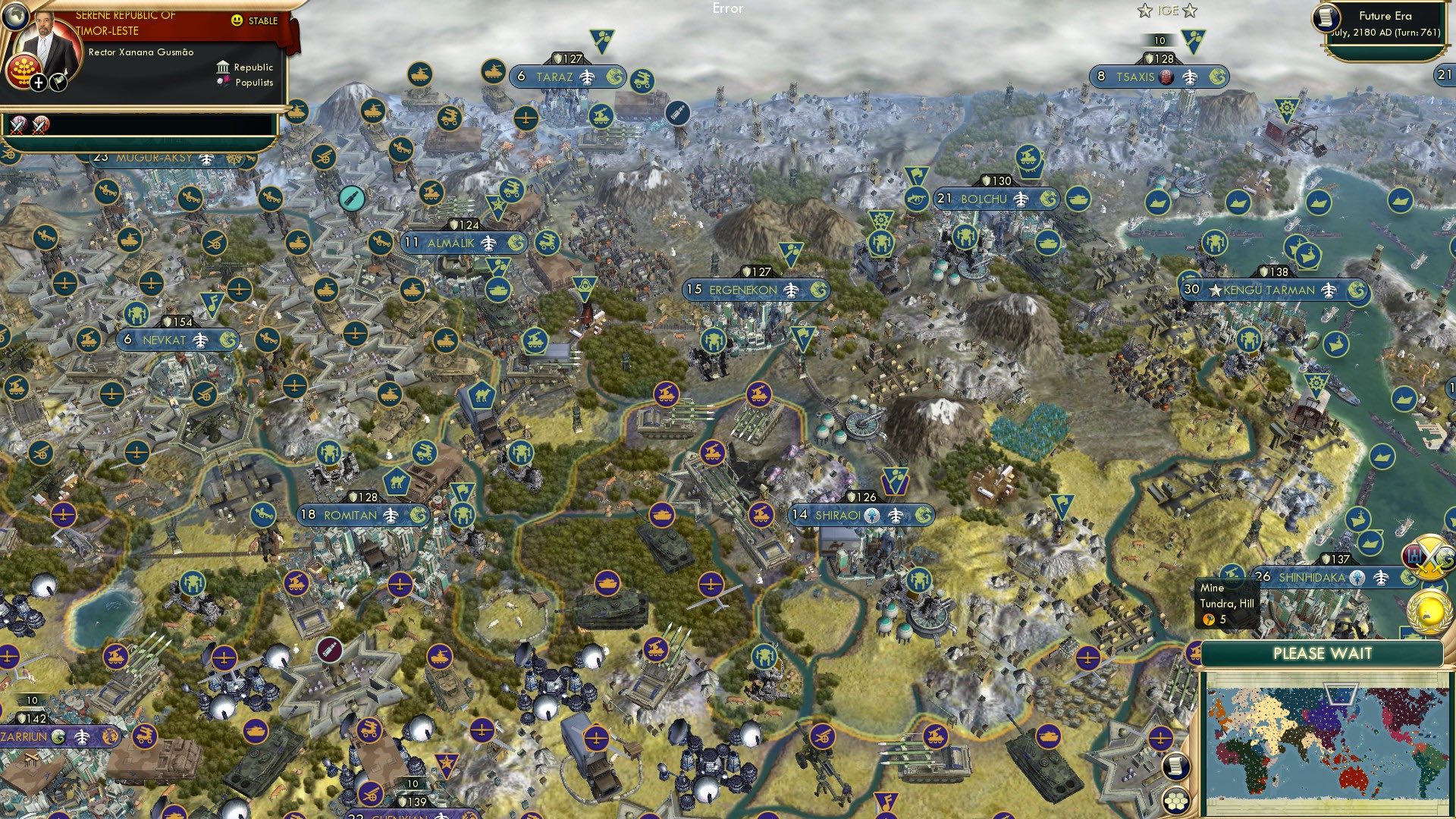Open the 21-notification stack on the right edge

pyautogui.click(x=1445, y=74)
